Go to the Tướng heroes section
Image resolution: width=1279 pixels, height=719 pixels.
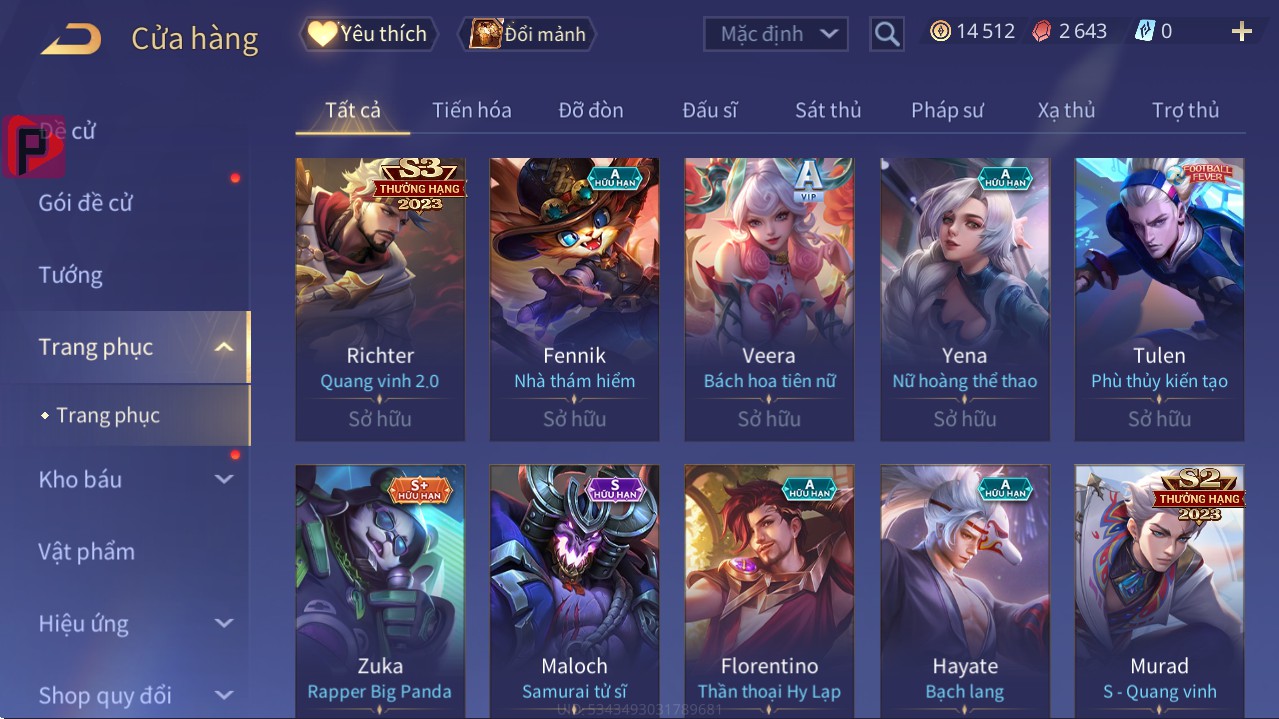click(70, 275)
